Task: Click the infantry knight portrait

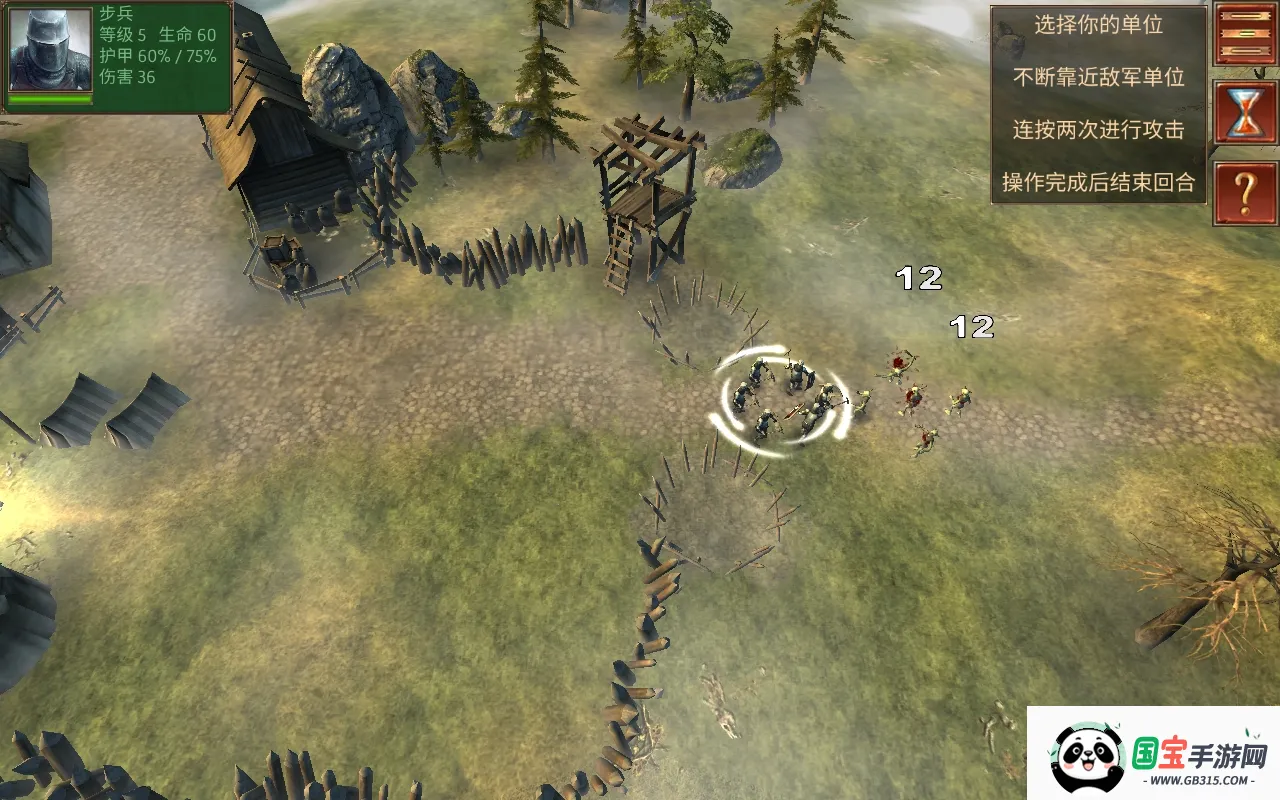Action: tap(50, 50)
